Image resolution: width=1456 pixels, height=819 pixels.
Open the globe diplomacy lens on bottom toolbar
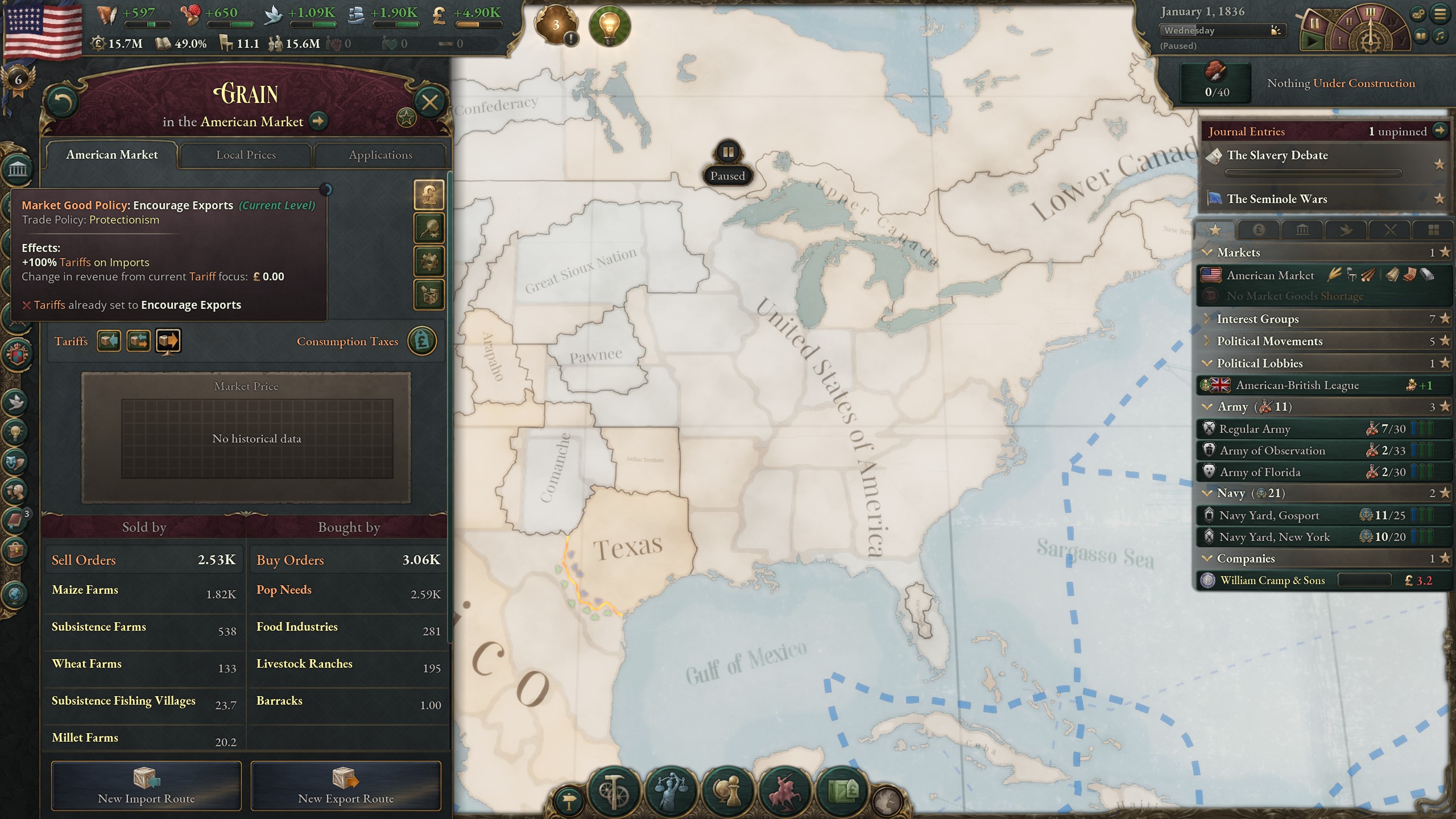click(x=728, y=790)
